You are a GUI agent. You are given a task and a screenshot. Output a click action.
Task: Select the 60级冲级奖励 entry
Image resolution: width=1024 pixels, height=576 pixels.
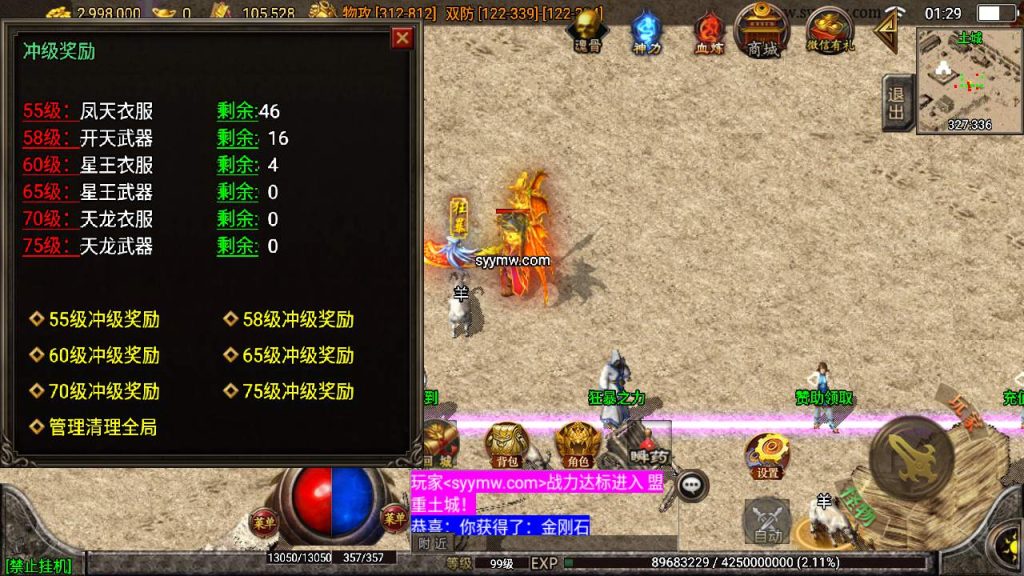coord(103,356)
